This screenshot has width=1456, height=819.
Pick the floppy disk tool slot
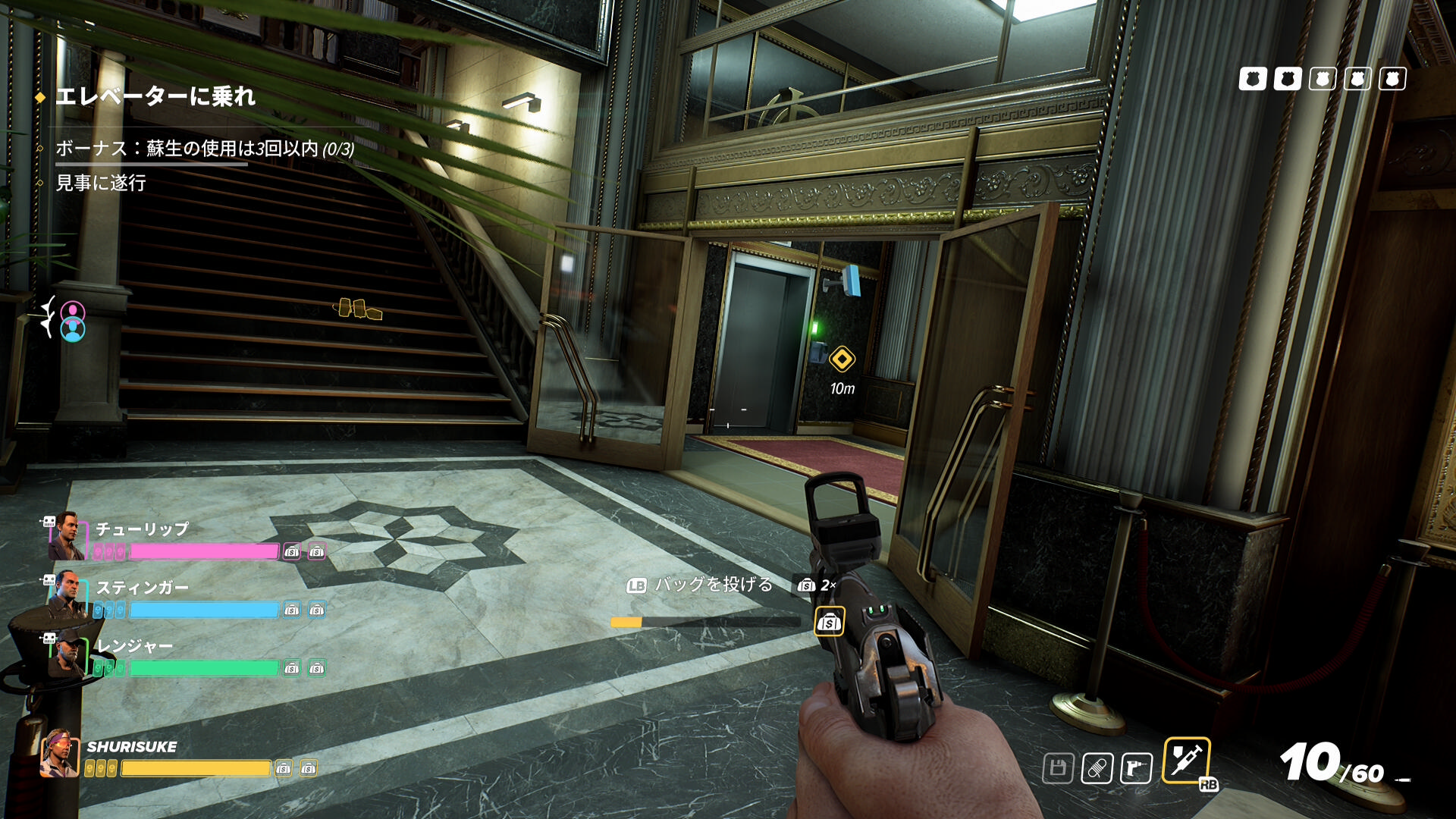[x=1058, y=768]
